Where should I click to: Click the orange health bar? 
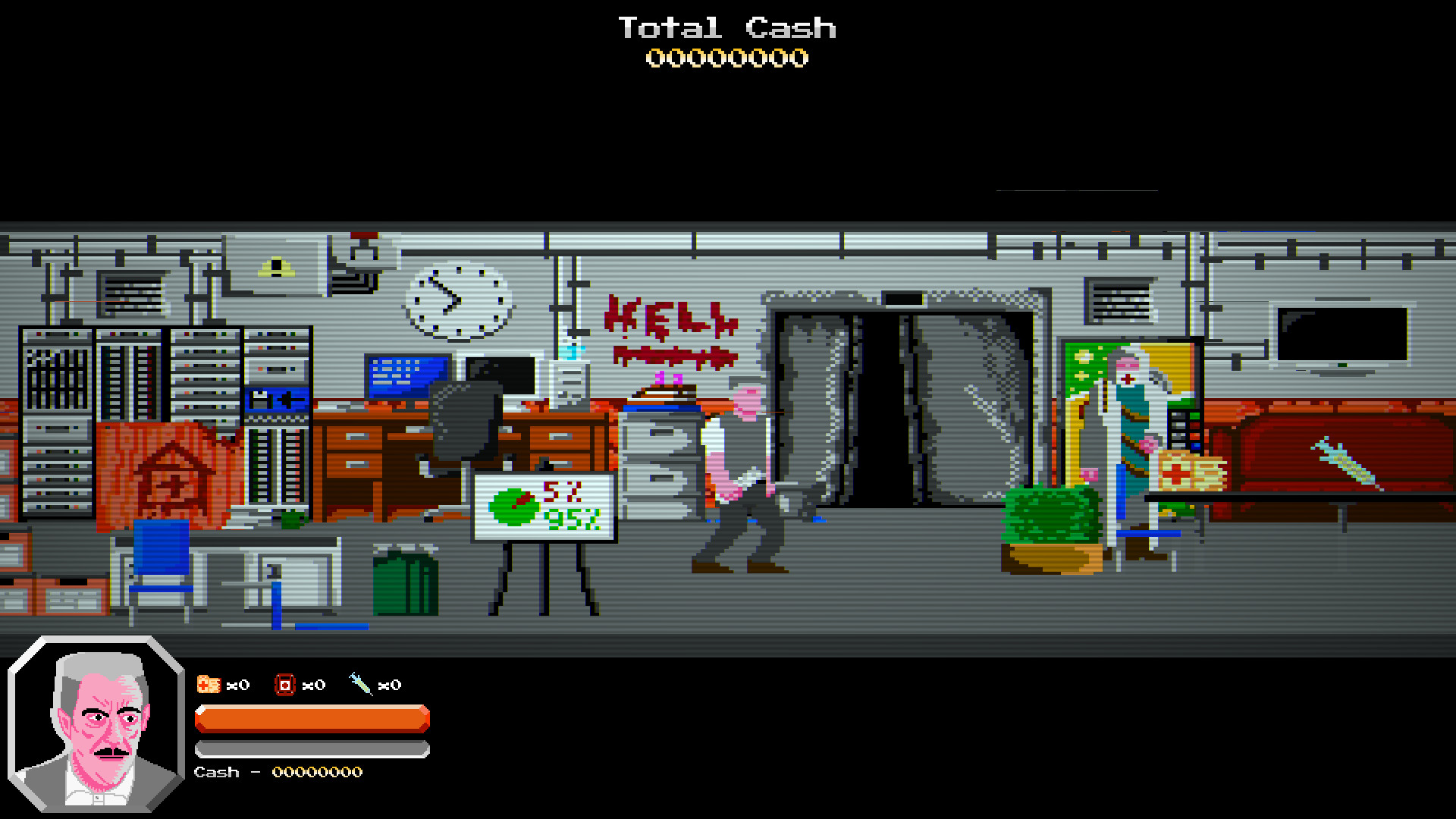(x=311, y=717)
